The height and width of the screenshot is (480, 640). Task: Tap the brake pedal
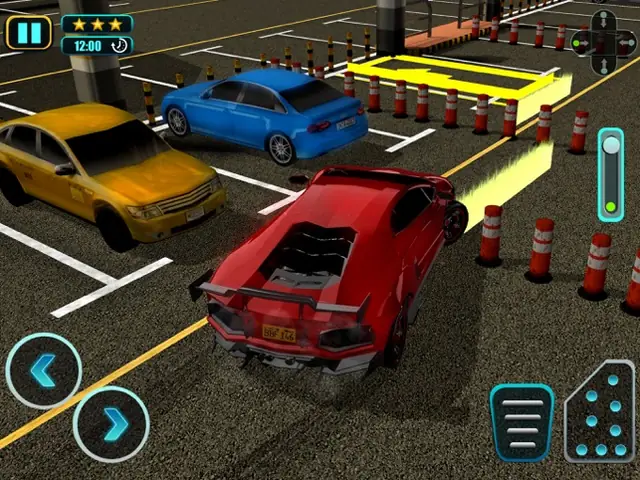[522, 422]
